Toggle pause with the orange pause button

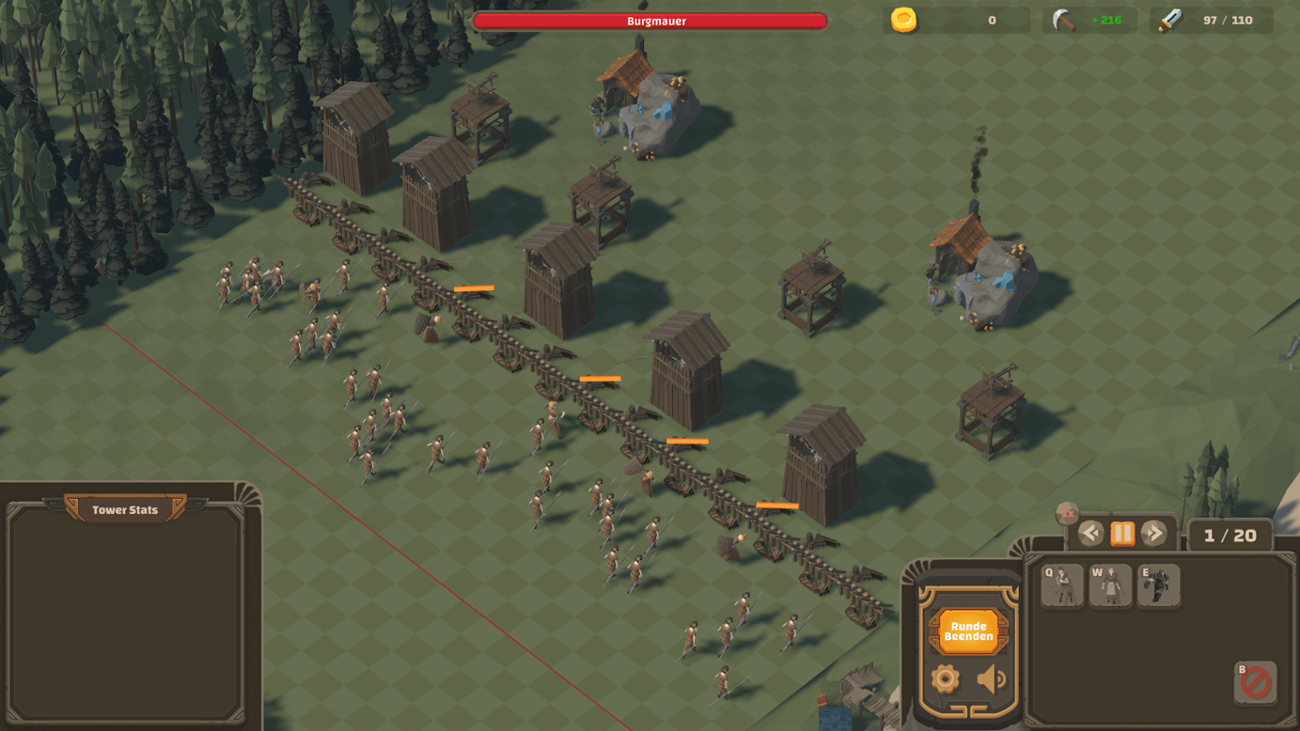point(1121,533)
